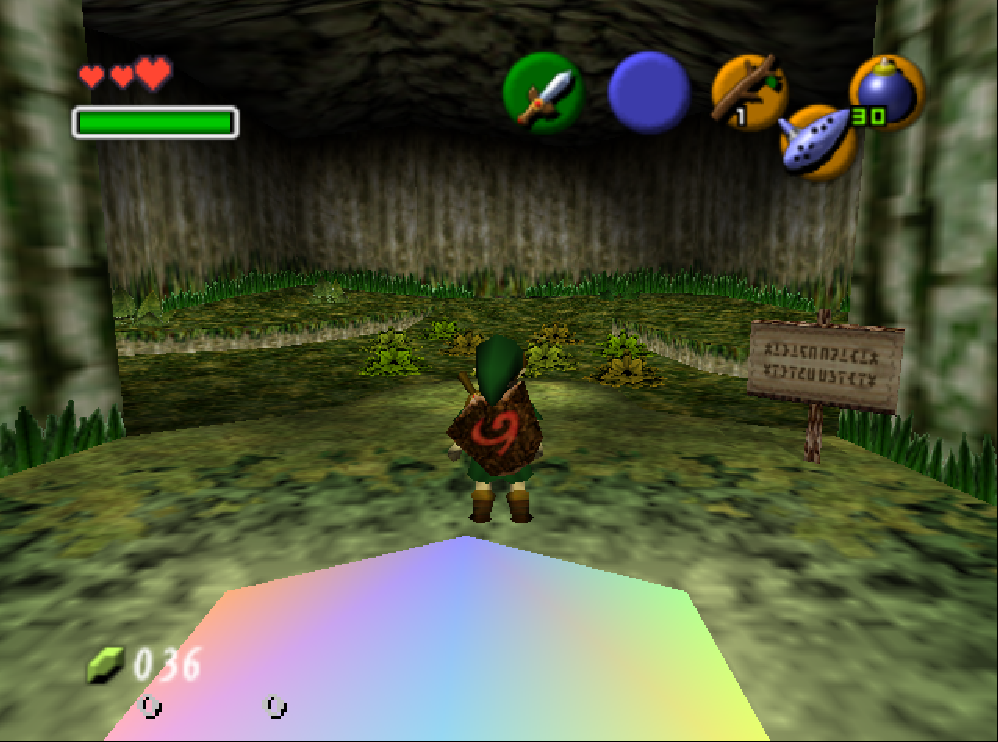Image resolution: width=998 pixels, height=742 pixels.
Task: Use the Deku Stick item
Action: (x=747, y=92)
